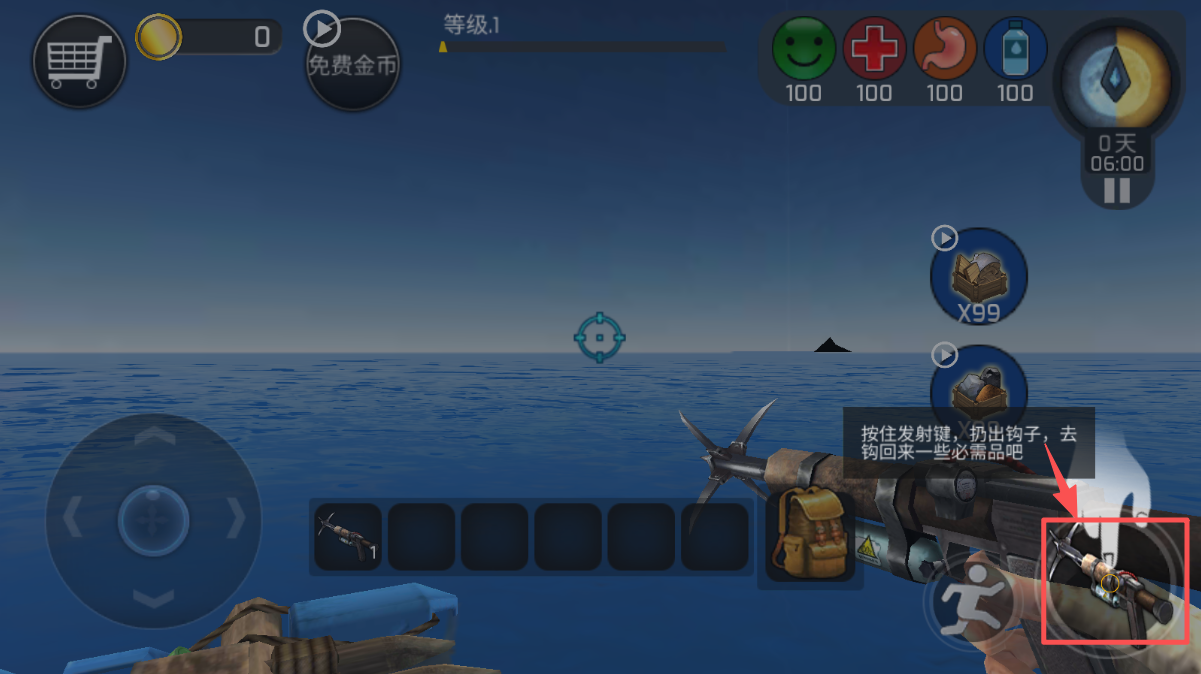Pause the game with the pause button
This screenshot has width=1201, height=674.
click(1117, 191)
